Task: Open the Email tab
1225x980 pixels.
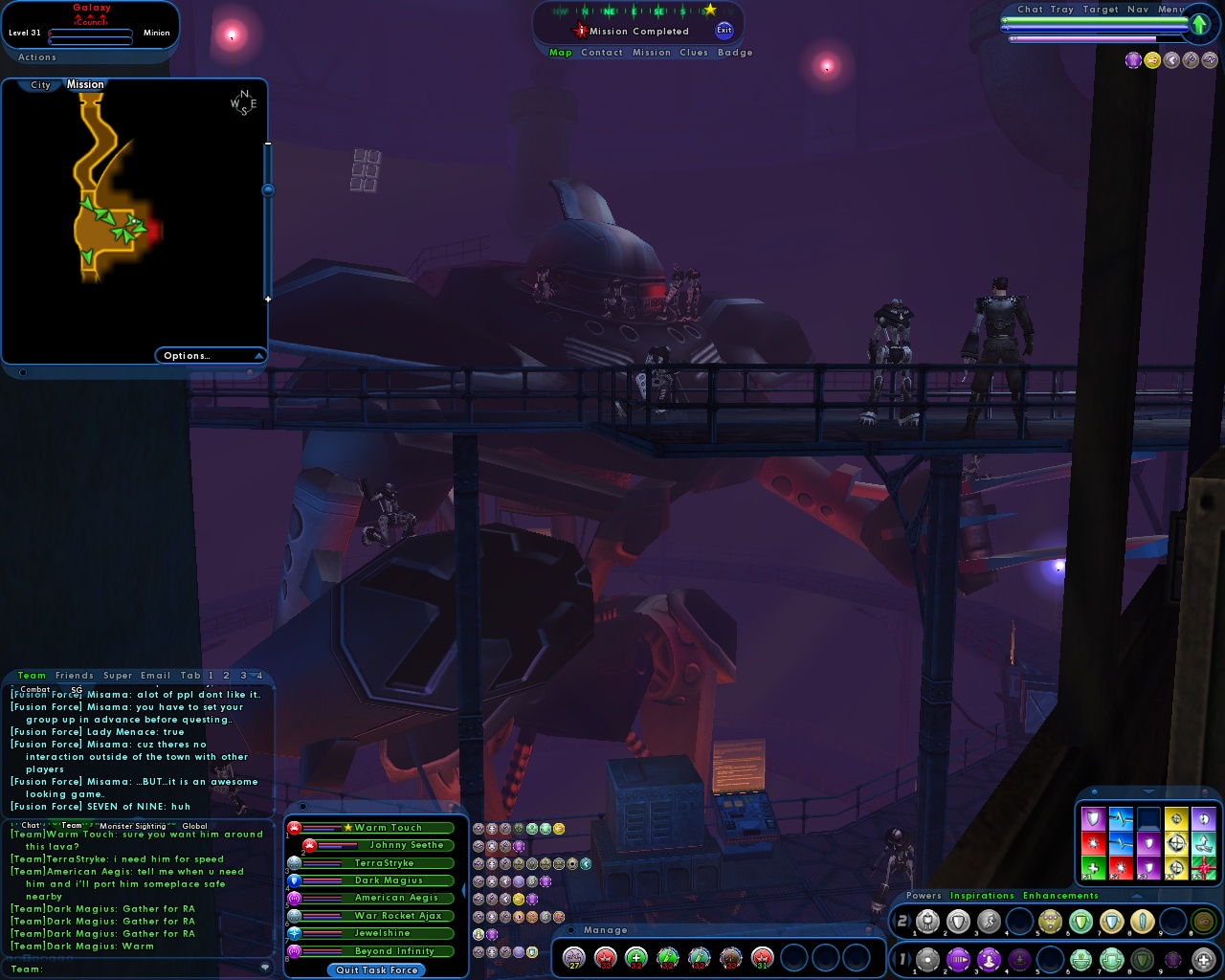Action: [156, 676]
